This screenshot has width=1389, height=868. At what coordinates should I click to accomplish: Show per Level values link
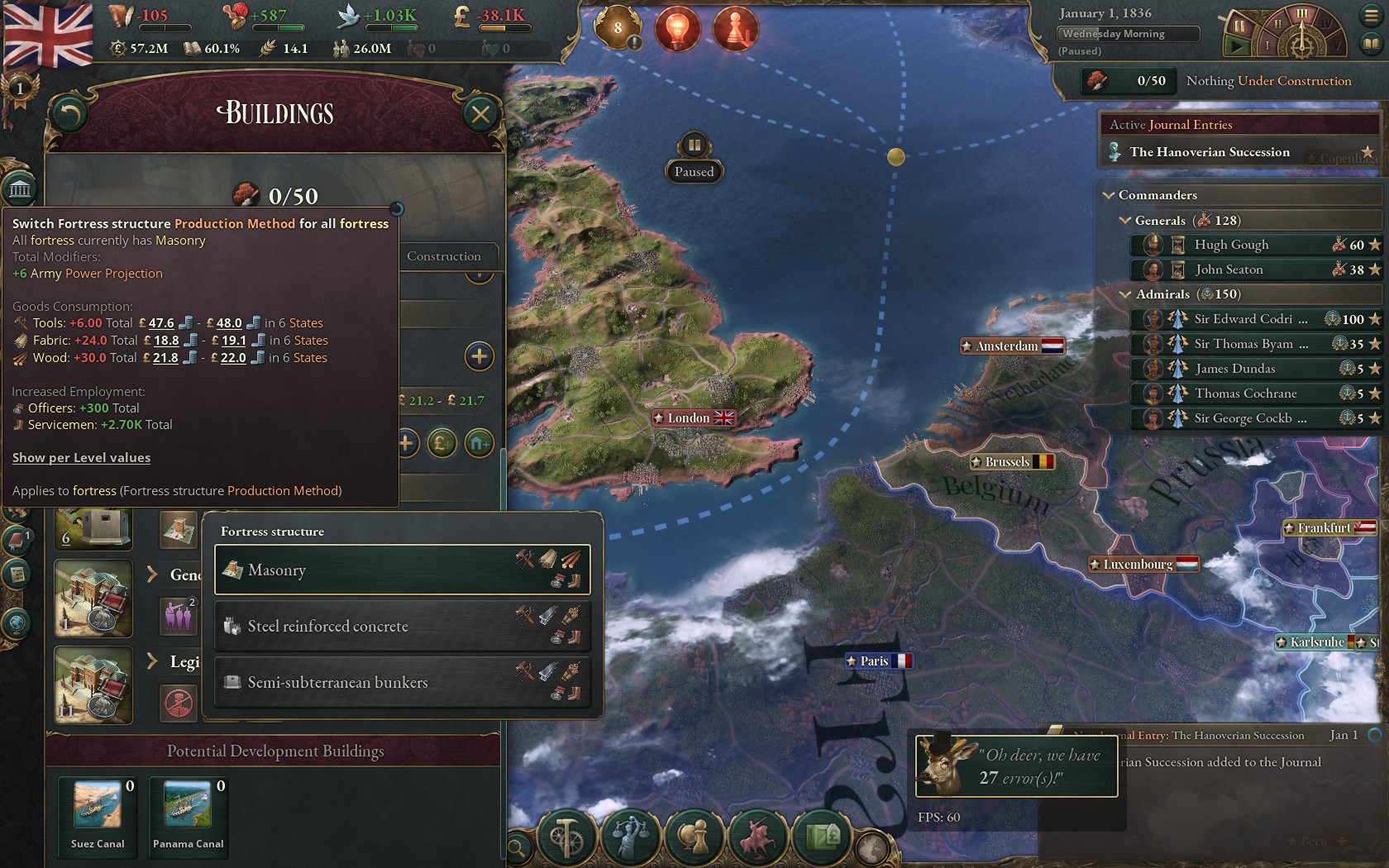pos(81,457)
